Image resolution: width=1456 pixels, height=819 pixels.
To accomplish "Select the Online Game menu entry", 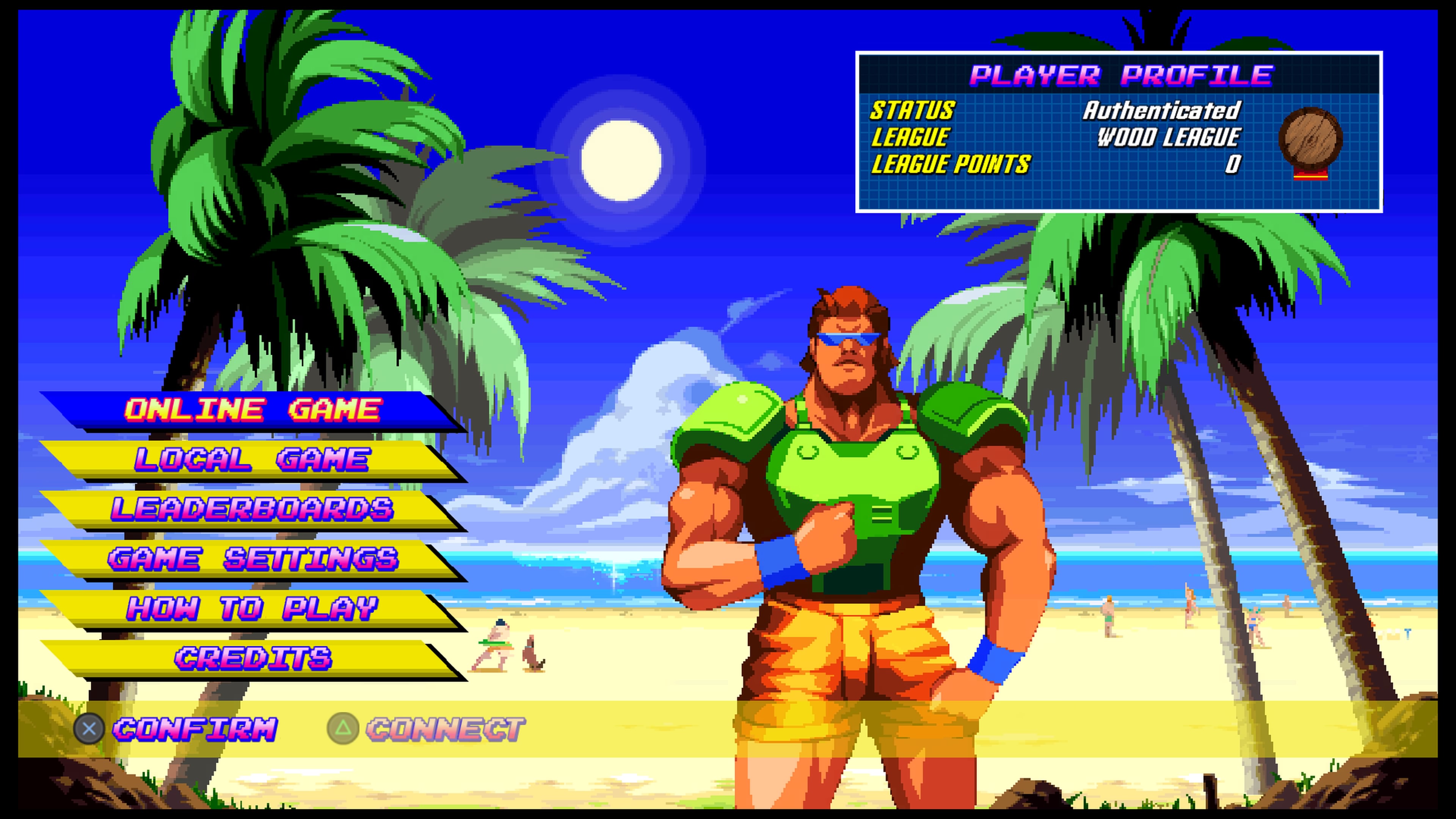I will 252,410.
